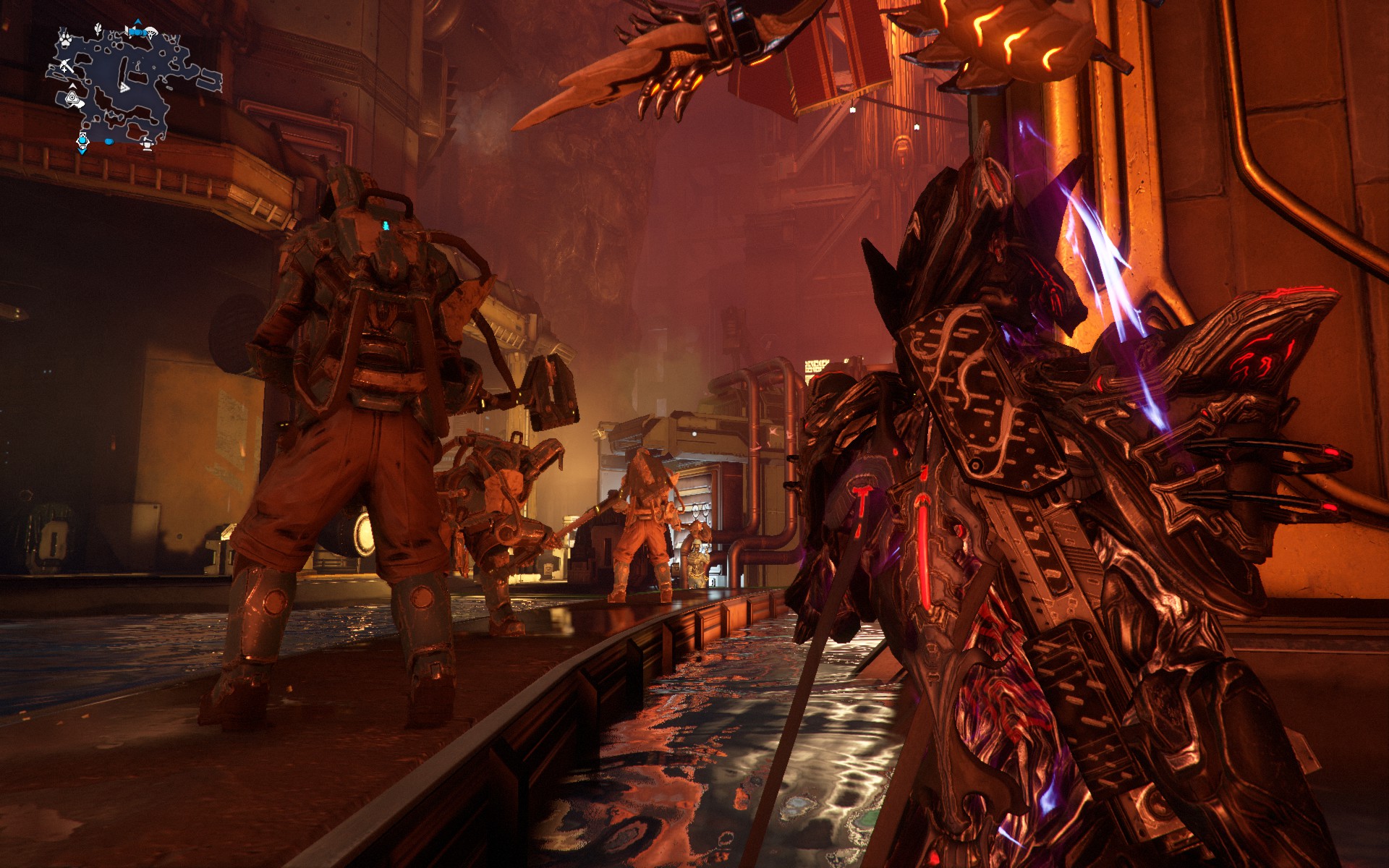Screen dimensions: 1389x868
Task: Select the white directional chevron in the minimap center
Action: pyautogui.click(x=124, y=87)
